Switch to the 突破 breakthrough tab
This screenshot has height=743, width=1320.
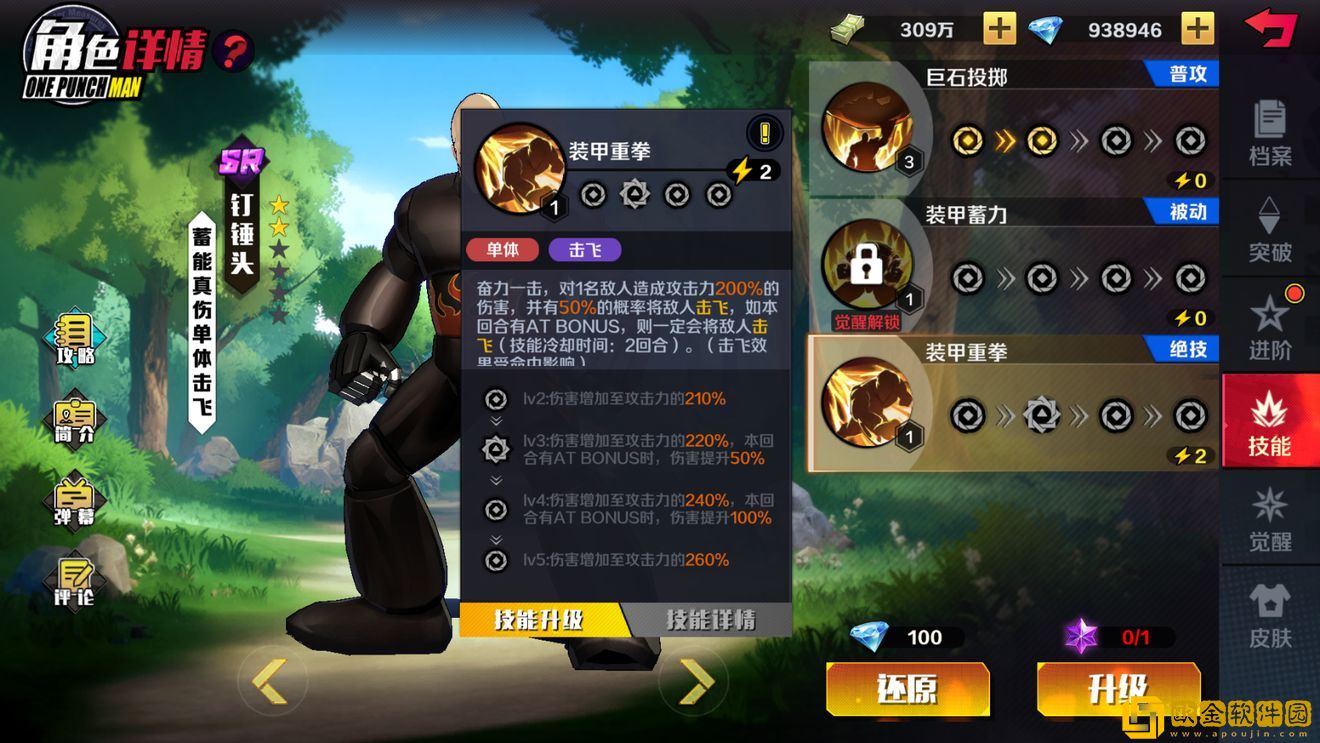click(x=1270, y=229)
